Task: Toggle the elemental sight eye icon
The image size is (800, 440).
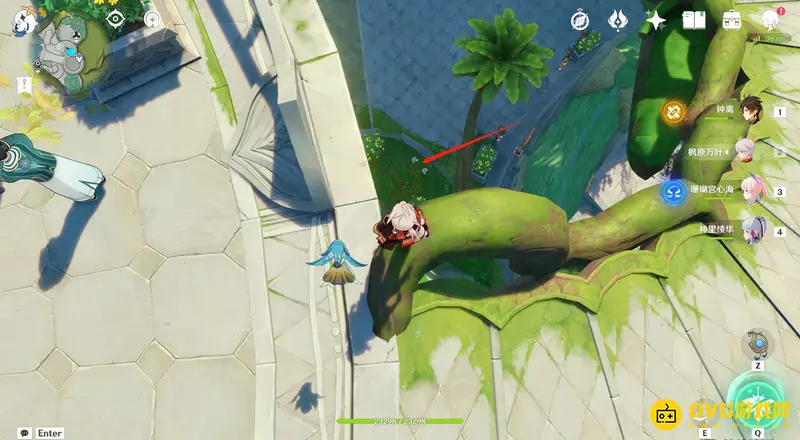Action: tap(116, 19)
